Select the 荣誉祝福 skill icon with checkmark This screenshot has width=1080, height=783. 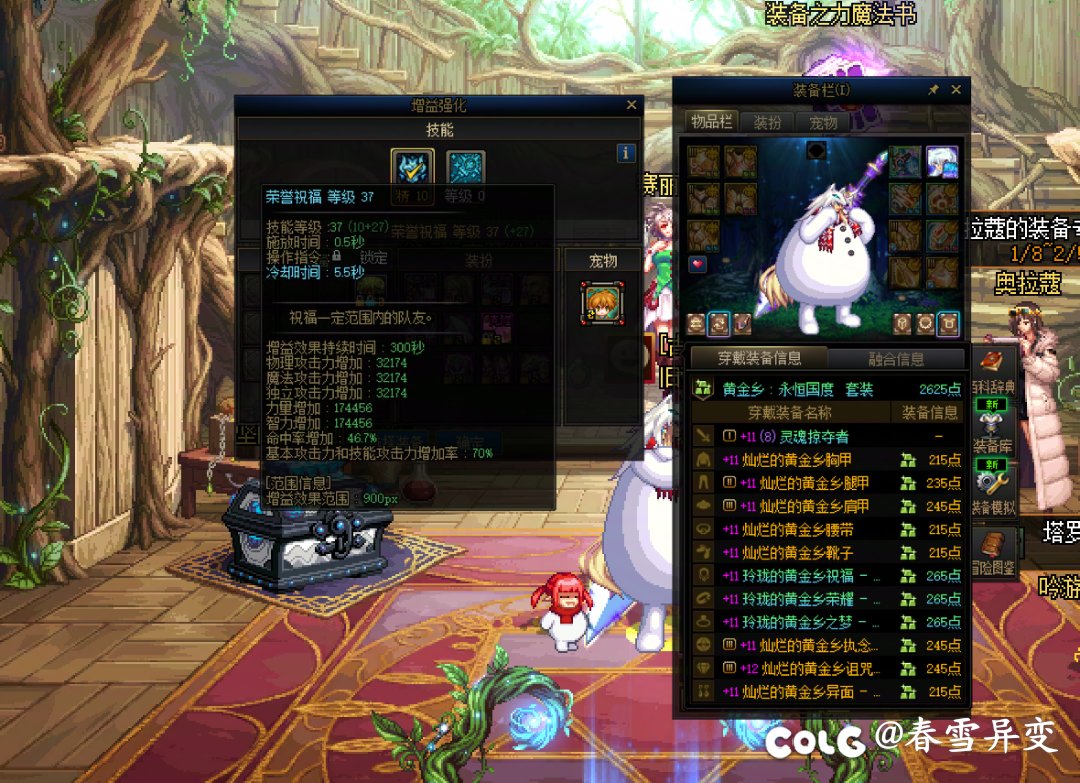tap(413, 167)
